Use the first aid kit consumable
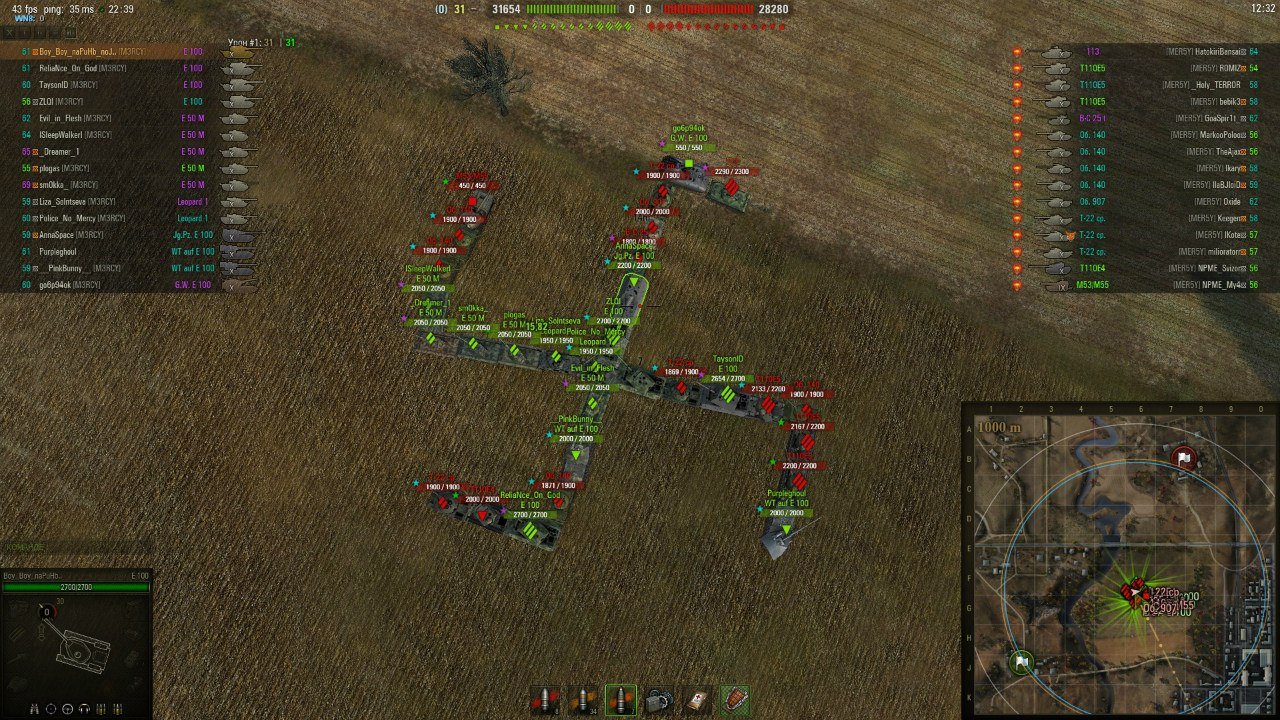The image size is (1280, 720). coord(696,699)
